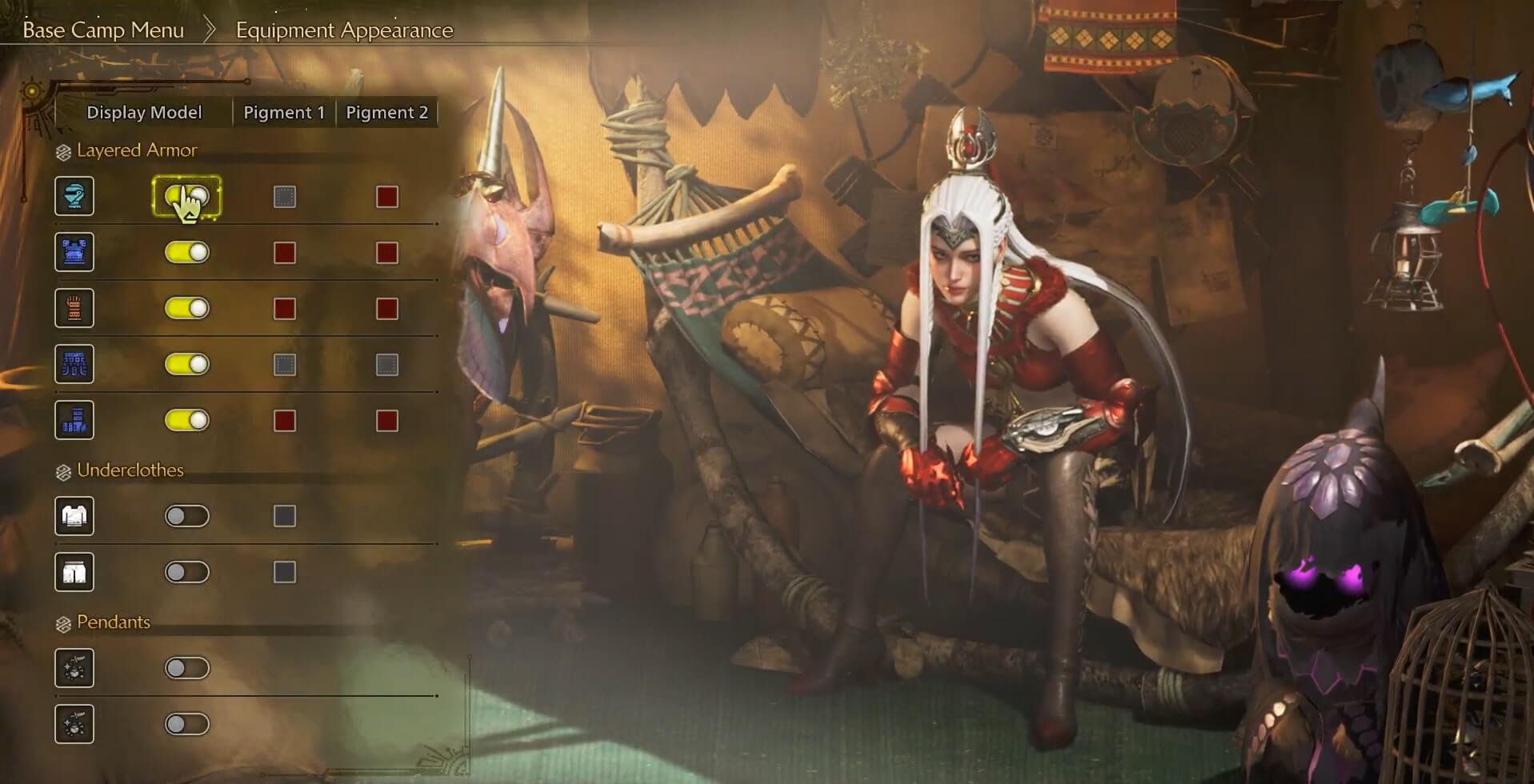
Task: Turn off the chest armor display toggle
Action: pos(187,251)
